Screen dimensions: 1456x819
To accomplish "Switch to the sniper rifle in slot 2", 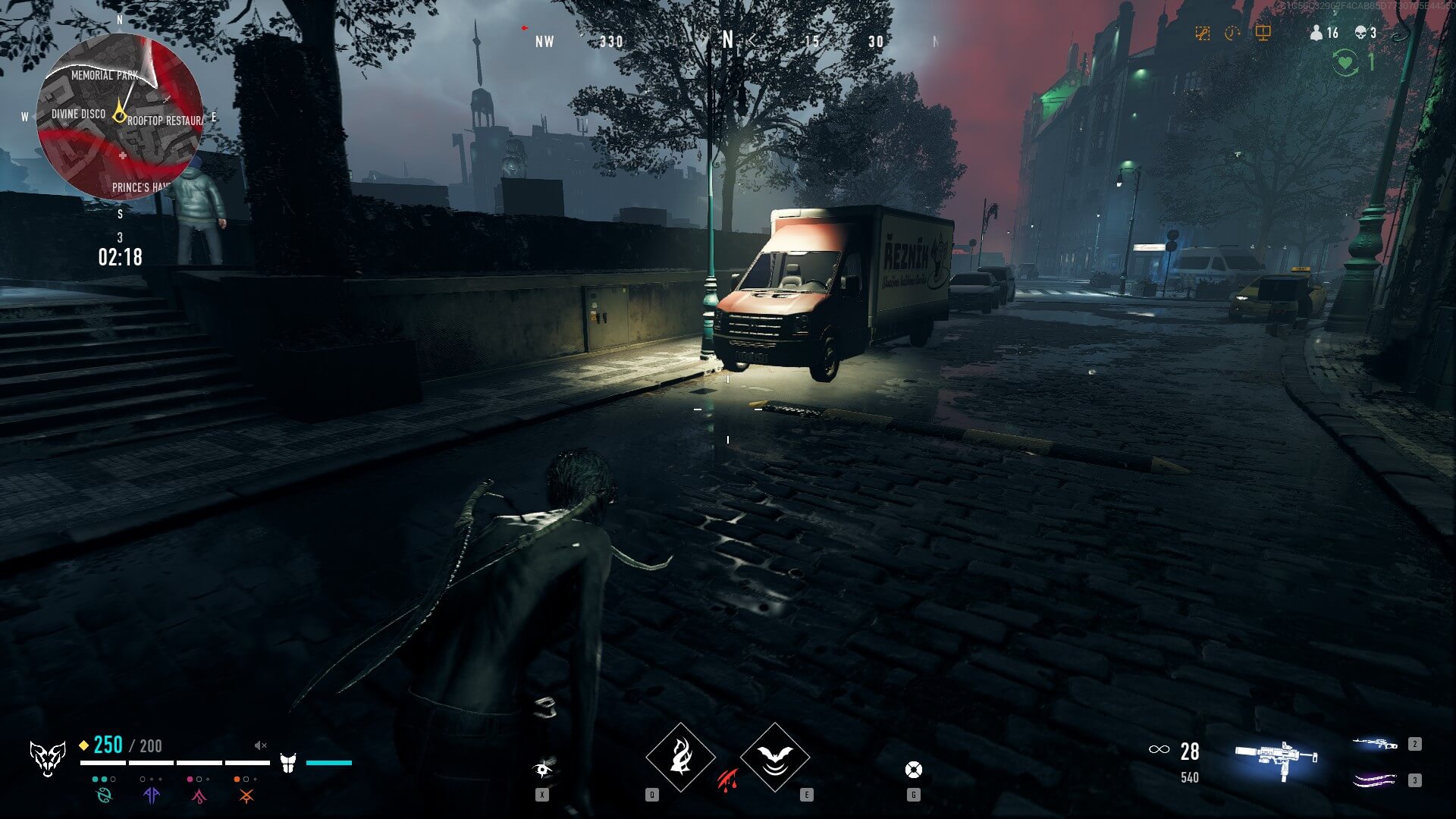I will (x=1374, y=745).
